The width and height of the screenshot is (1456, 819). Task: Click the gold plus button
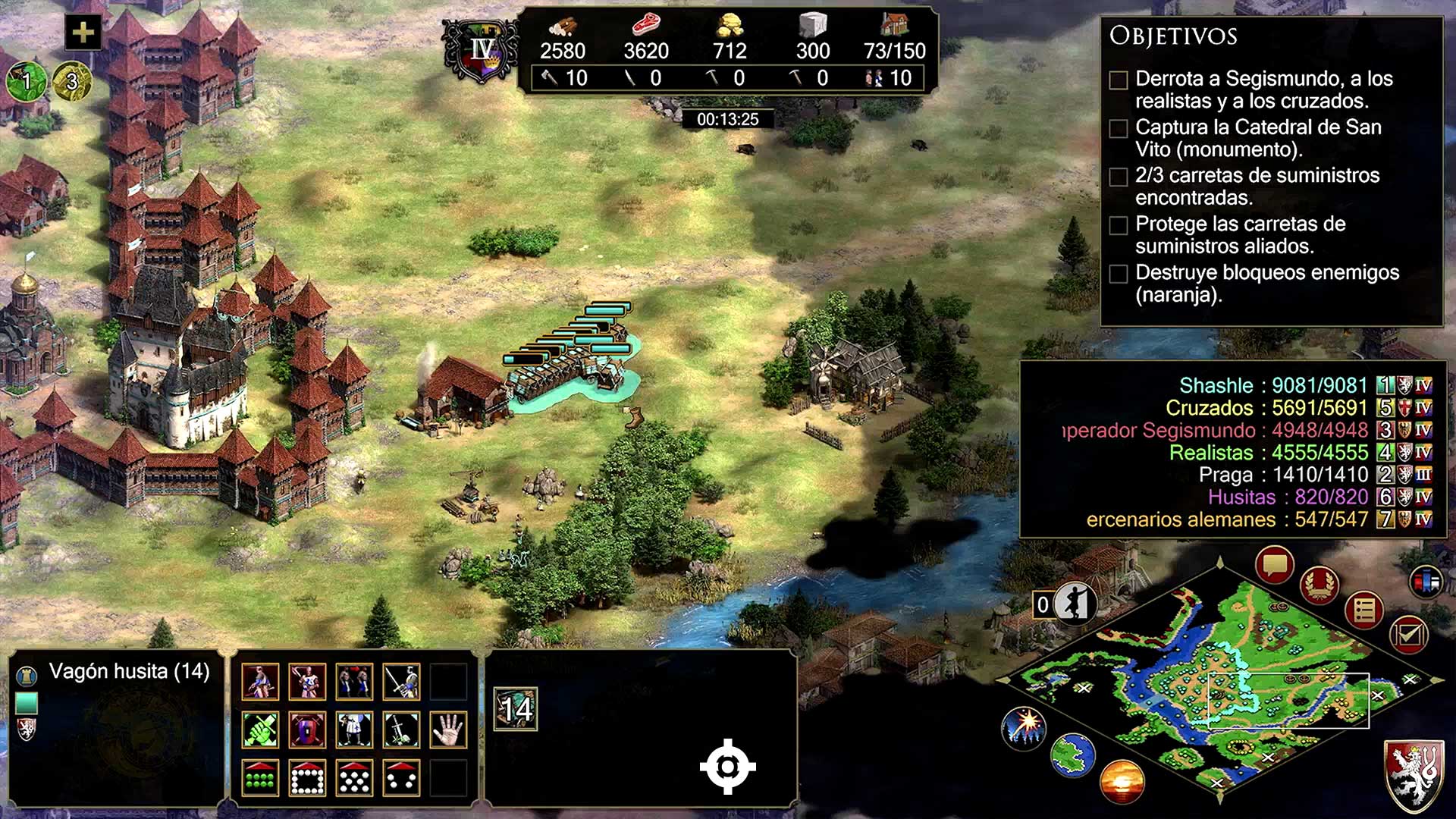[x=83, y=33]
